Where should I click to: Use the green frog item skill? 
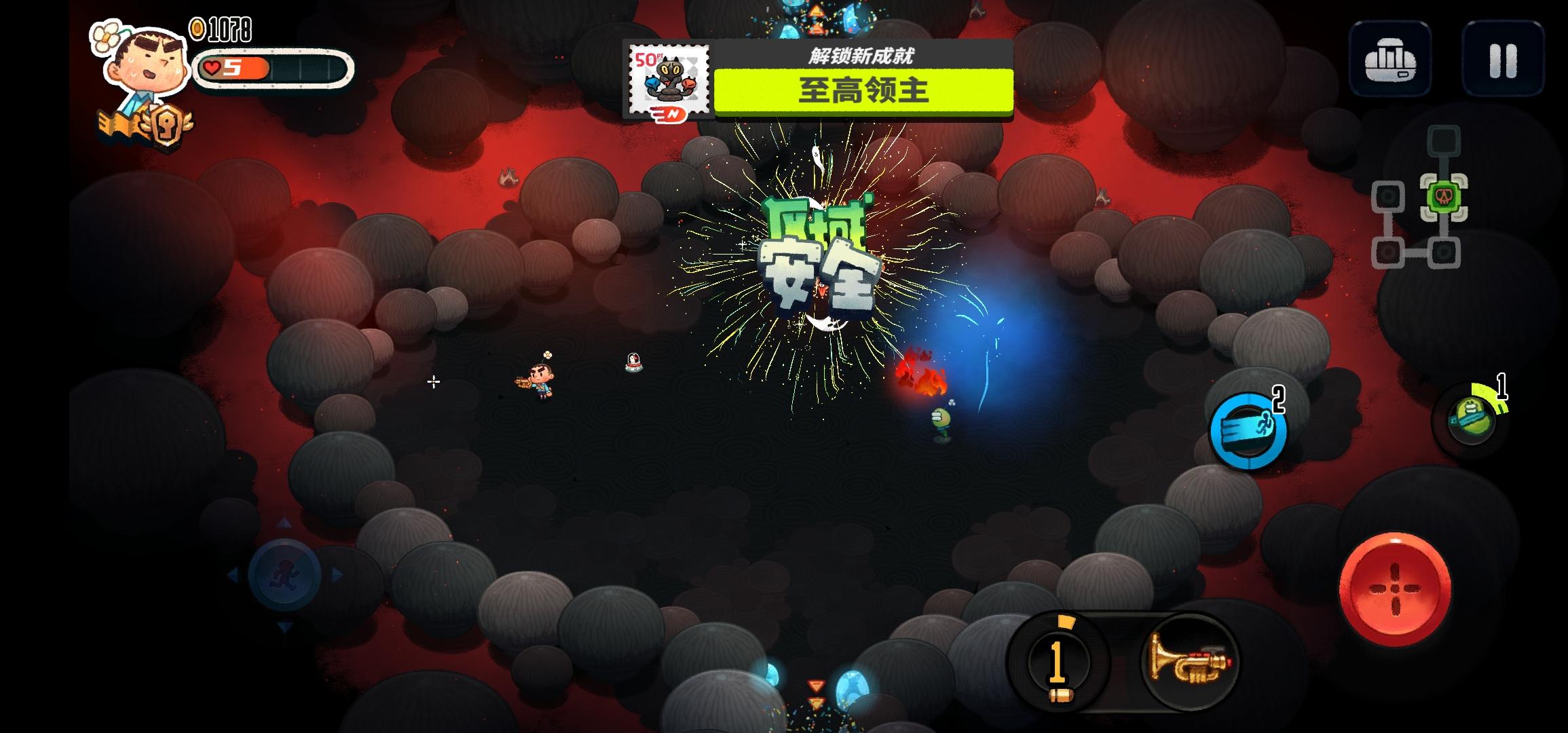1472,419
